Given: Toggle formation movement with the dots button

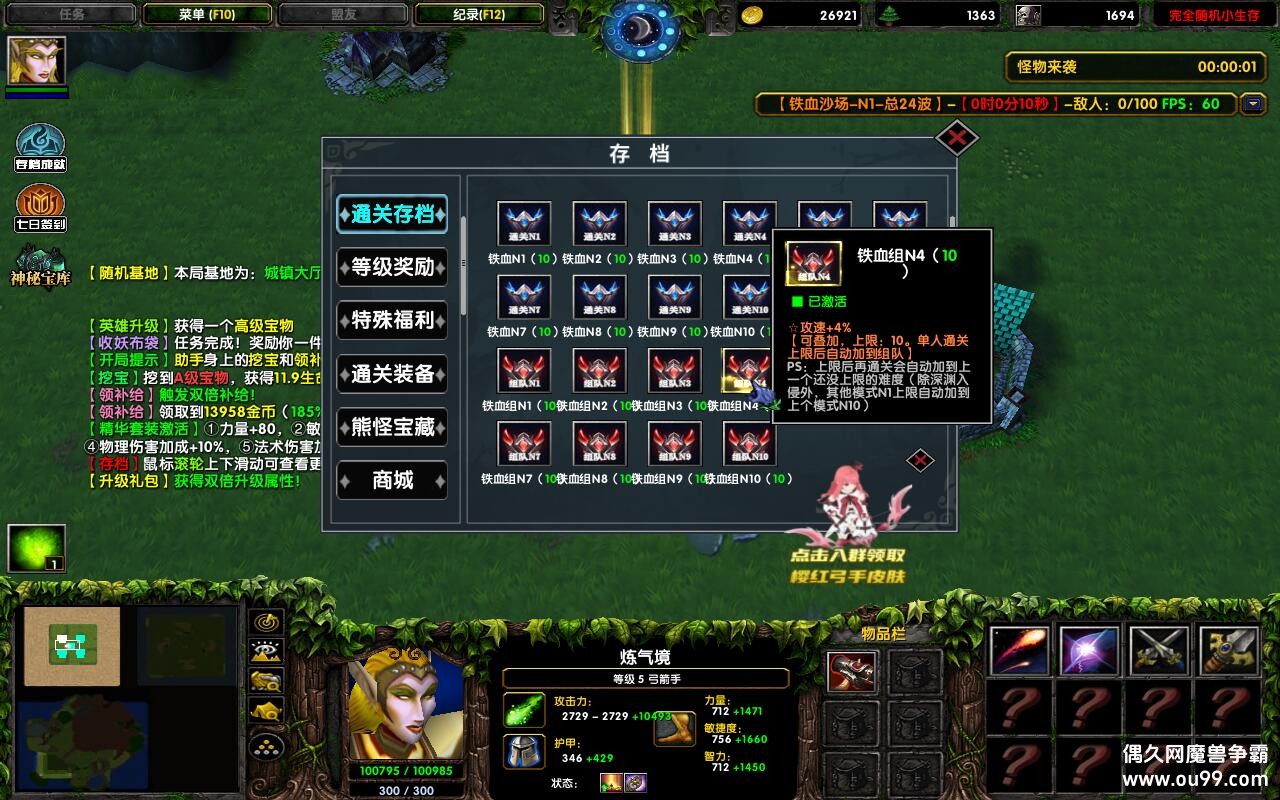Looking at the screenshot, I should [x=265, y=746].
